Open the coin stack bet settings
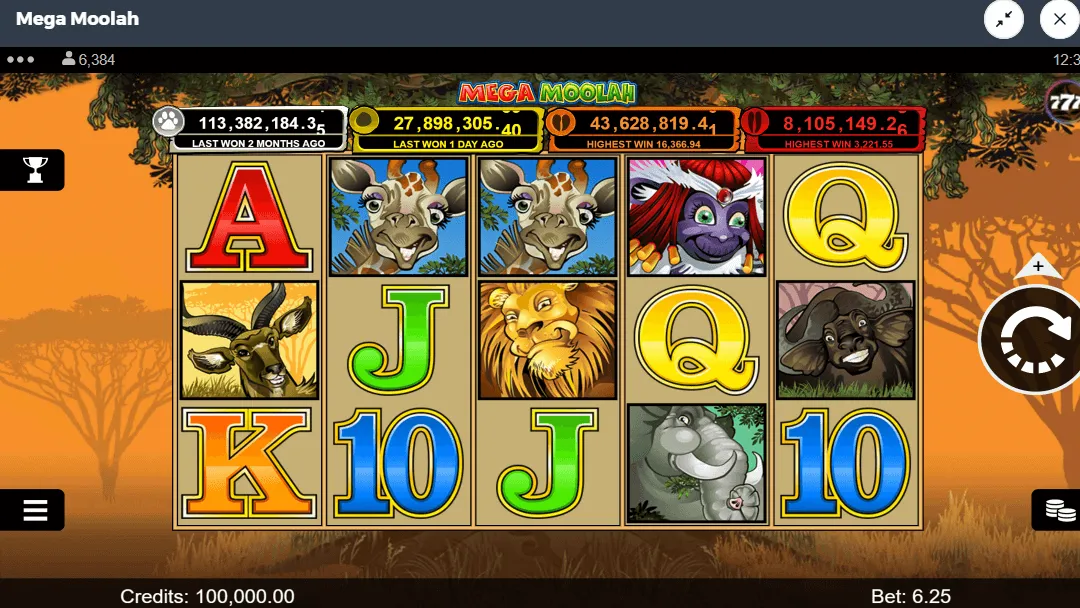Screen dimensions: 1080x608 coord(1059,510)
